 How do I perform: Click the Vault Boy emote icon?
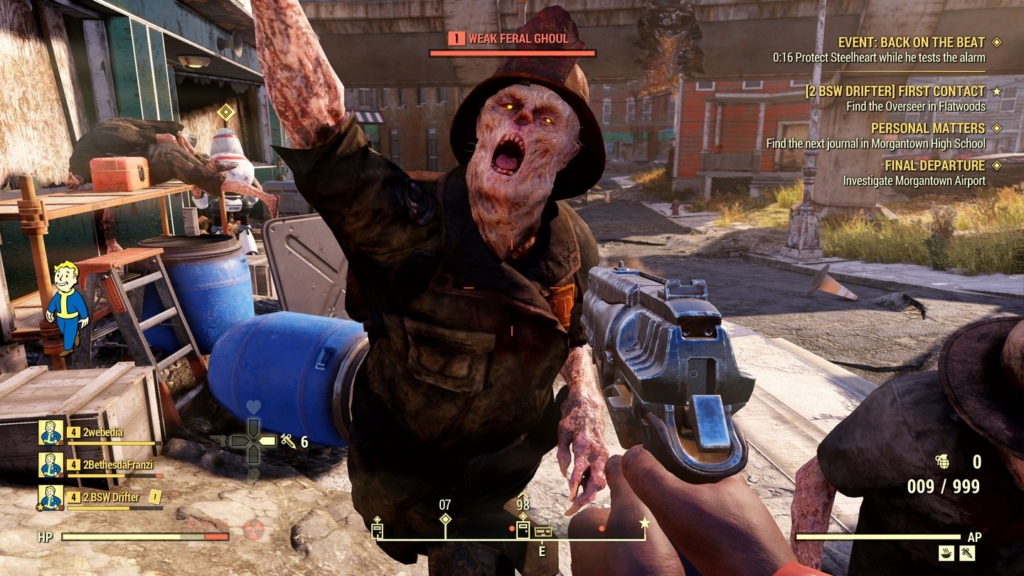click(x=66, y=305)
